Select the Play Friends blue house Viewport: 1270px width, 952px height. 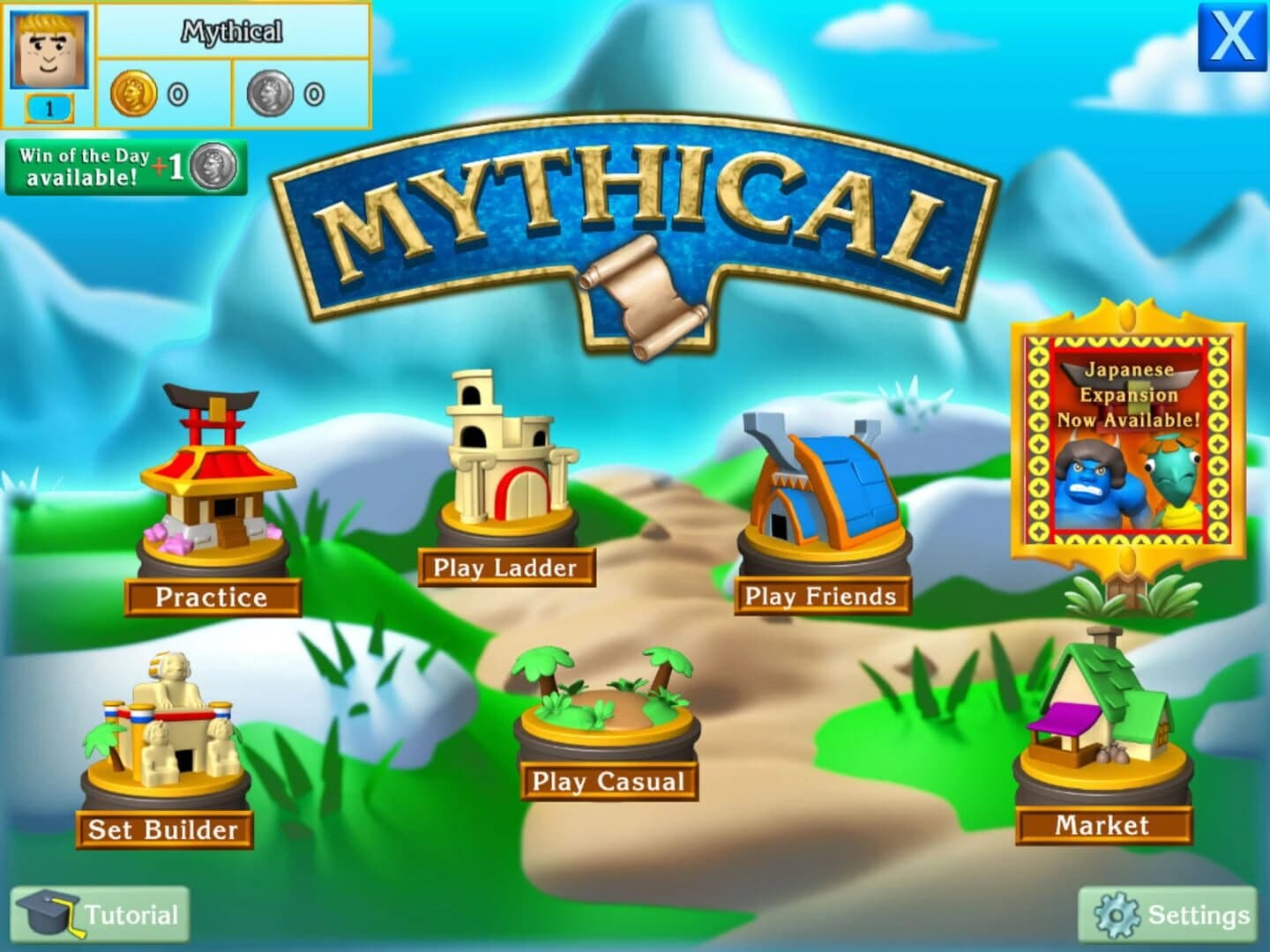click(x=825, y=485)
